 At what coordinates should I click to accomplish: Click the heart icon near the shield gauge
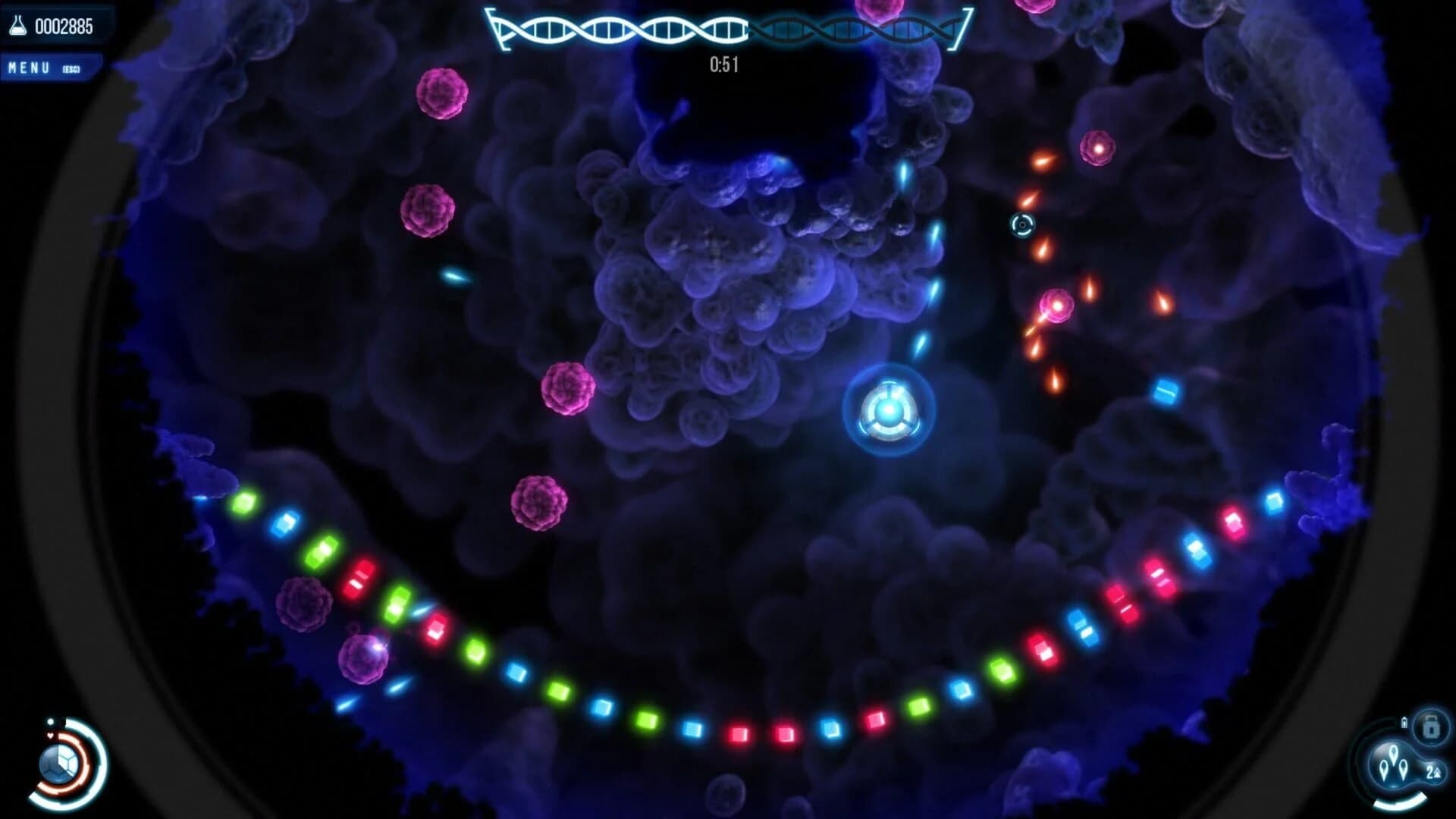click(50, 736)
